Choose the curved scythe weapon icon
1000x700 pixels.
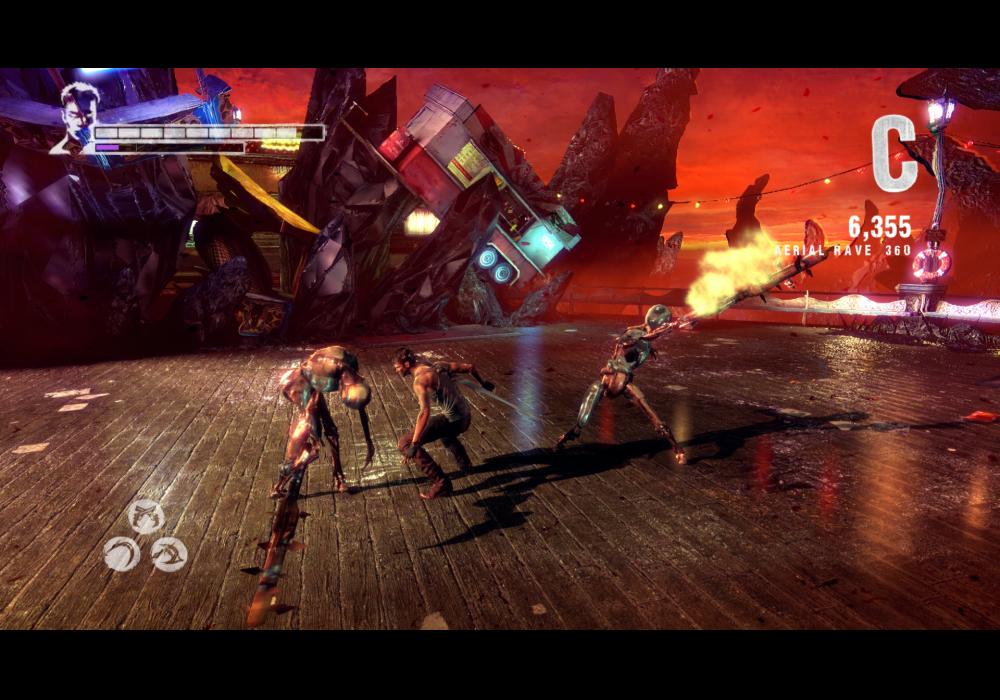tap(121, 553)
